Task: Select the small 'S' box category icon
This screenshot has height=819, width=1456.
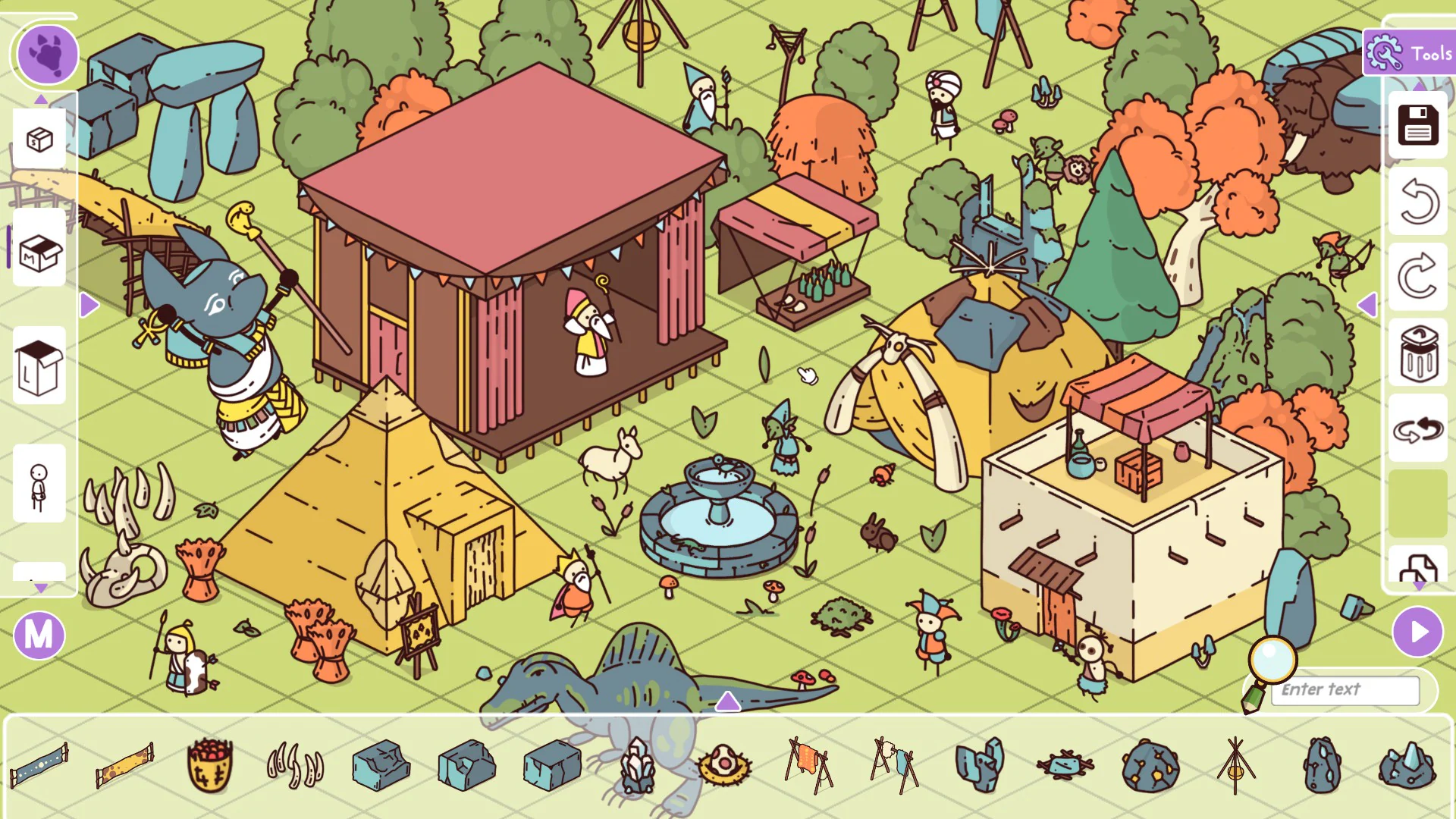Action: coord(39,140)
